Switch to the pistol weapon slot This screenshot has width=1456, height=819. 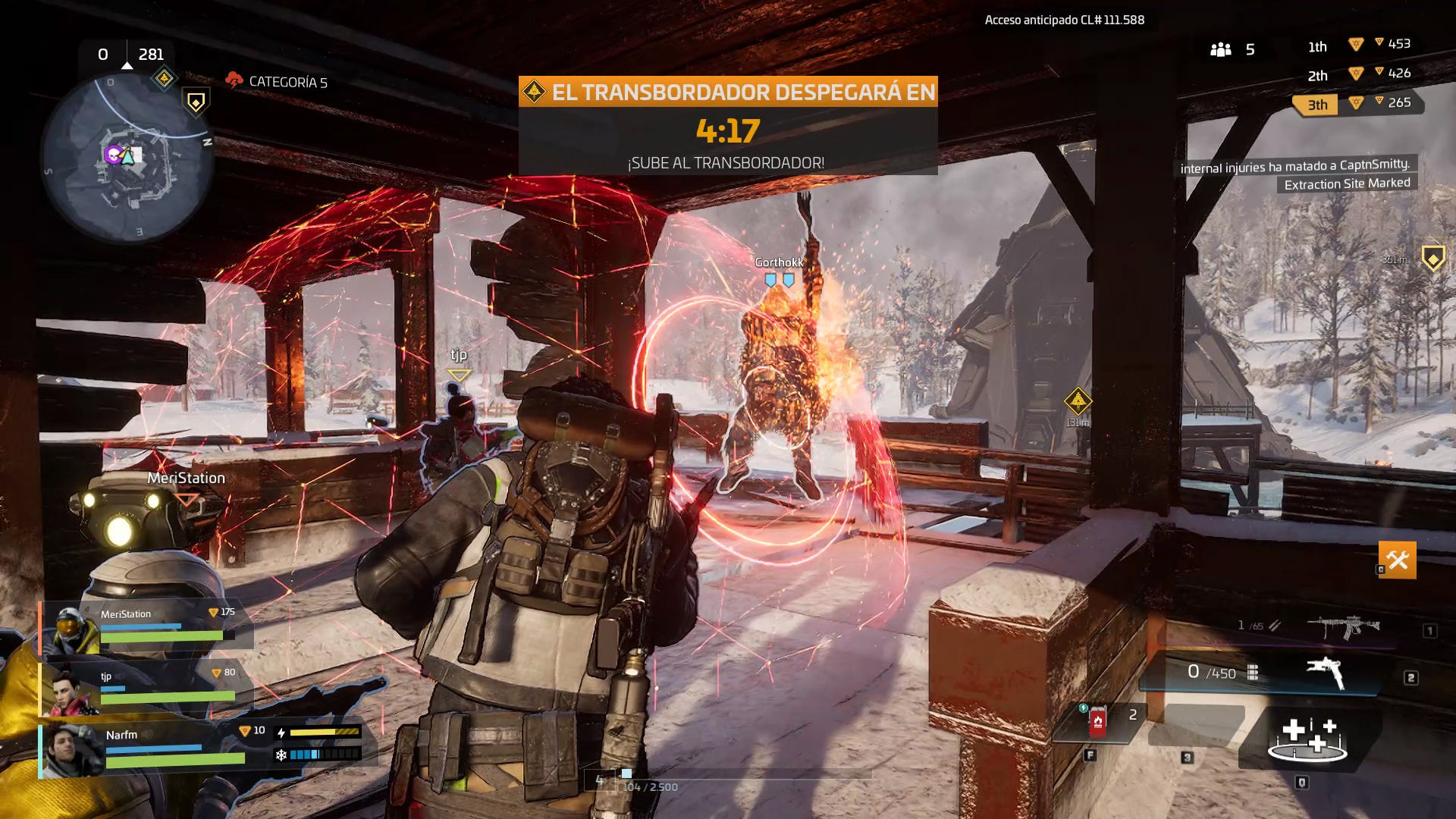tap(1325, 672)
